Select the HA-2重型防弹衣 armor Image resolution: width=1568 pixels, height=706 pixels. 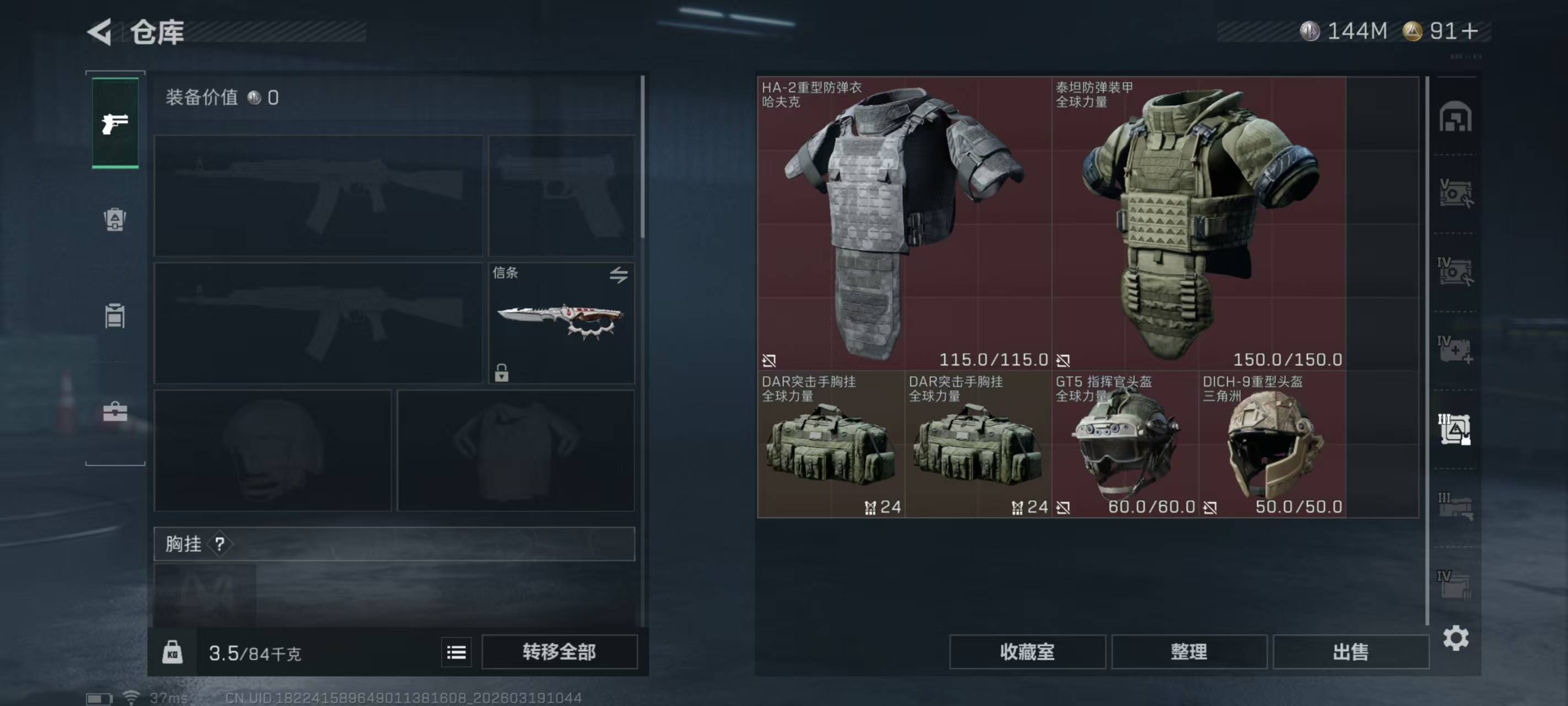[x=904, y=223]
